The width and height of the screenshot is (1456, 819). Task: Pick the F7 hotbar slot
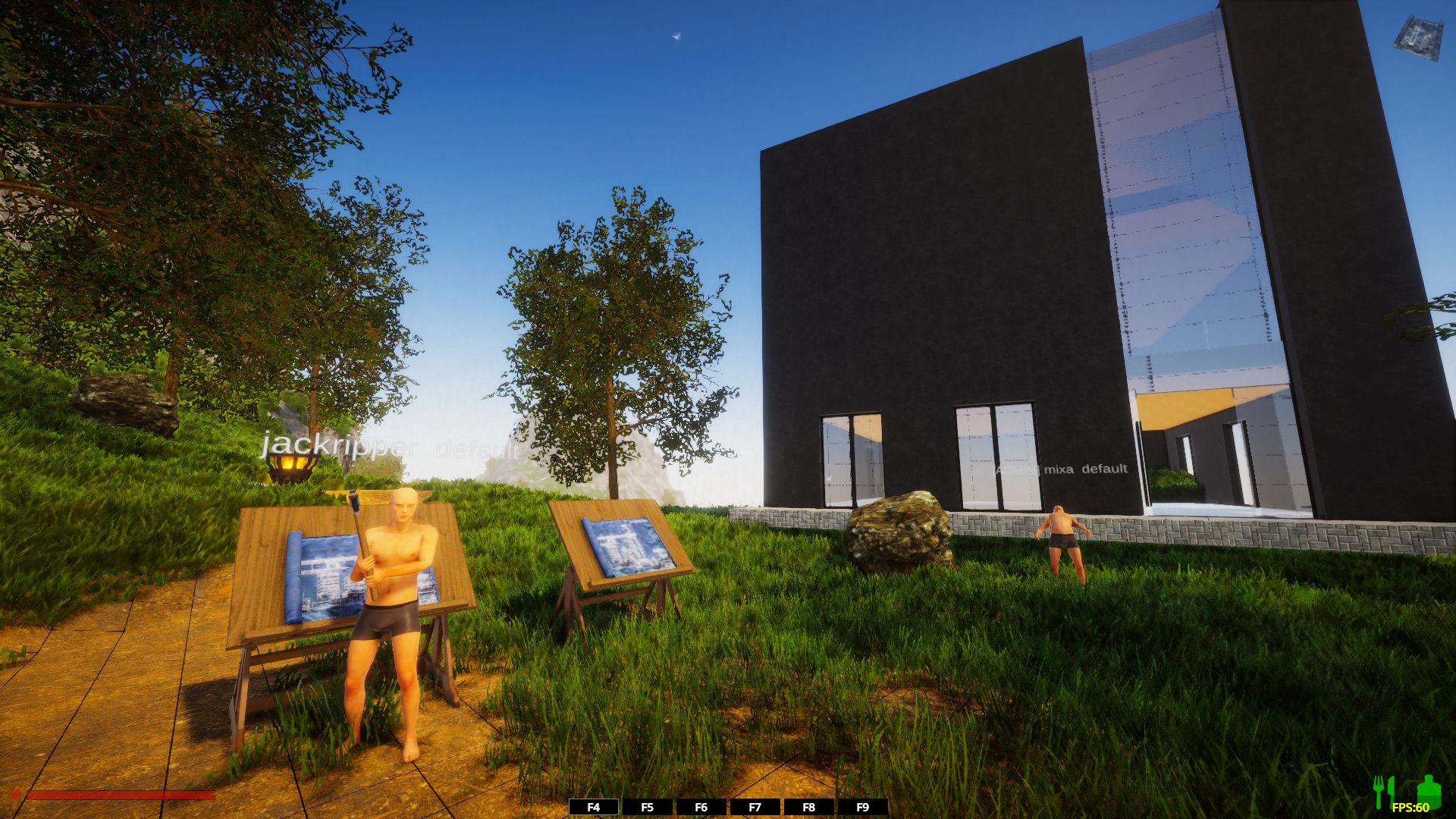(x=755, y=808)
